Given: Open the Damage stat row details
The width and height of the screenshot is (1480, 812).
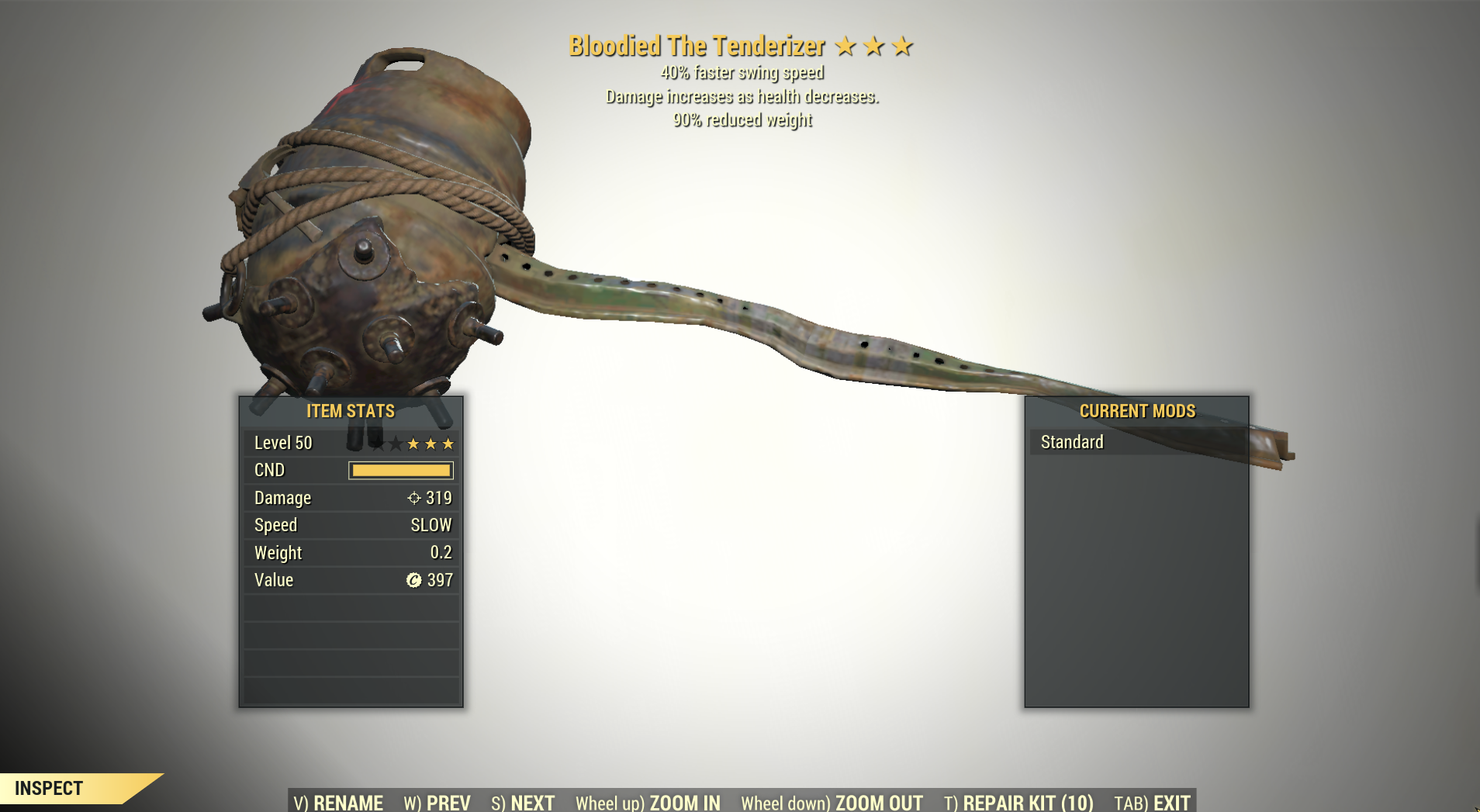Looking at the screenshot, I should click(x=351, y=498).
